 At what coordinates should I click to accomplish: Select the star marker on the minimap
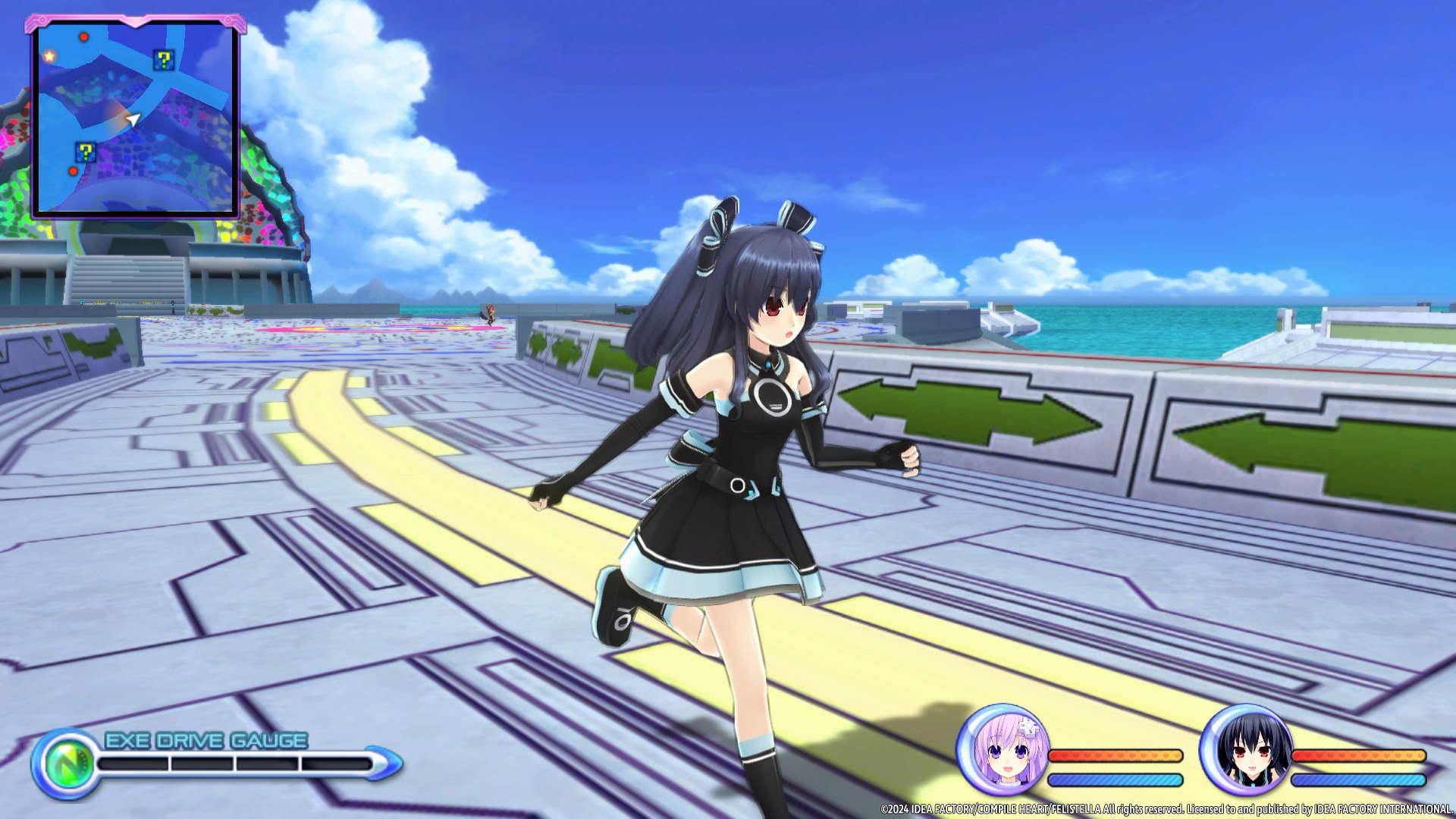(x=49, y=56)
